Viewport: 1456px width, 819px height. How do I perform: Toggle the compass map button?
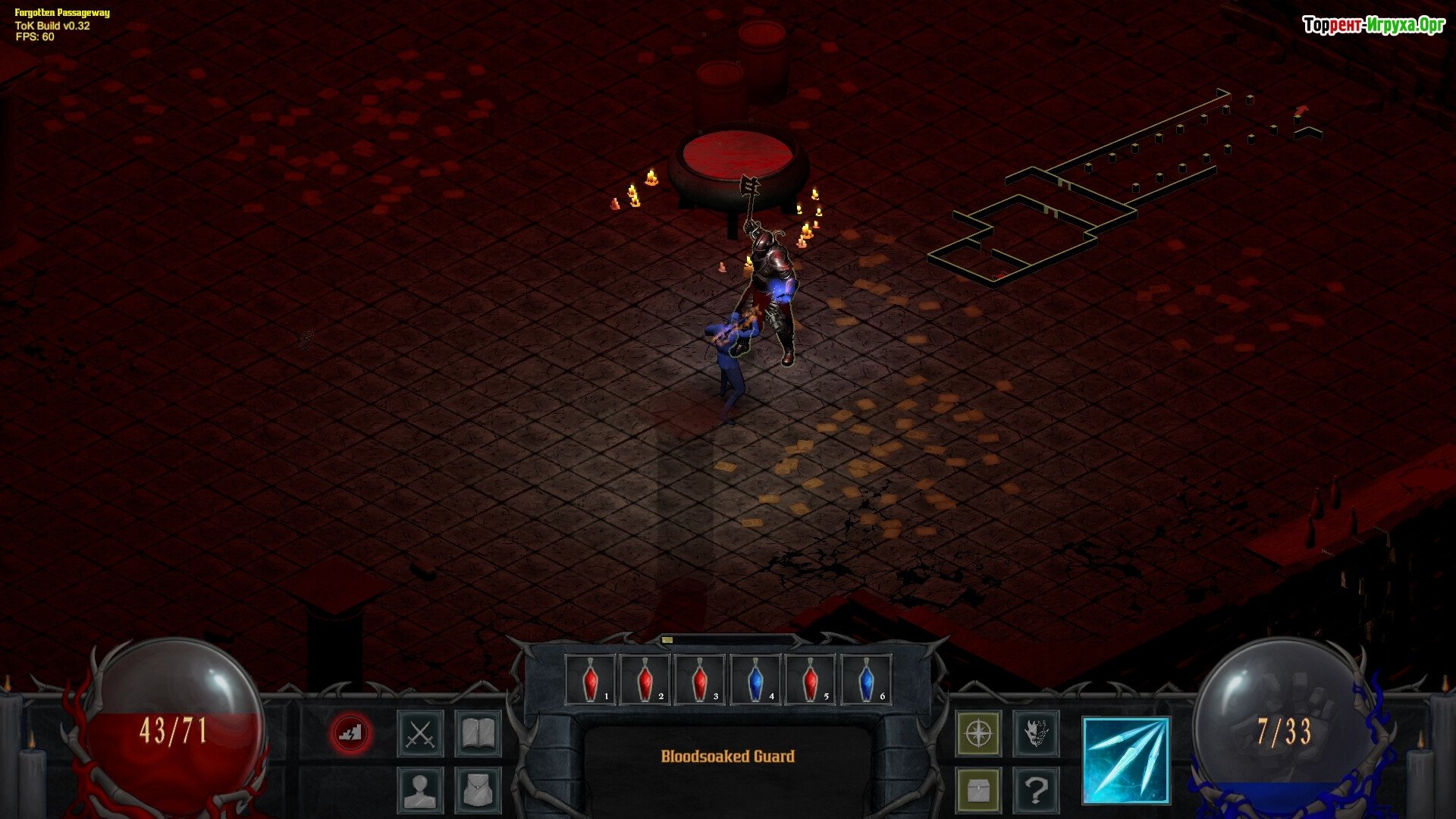tap(978, 733)
